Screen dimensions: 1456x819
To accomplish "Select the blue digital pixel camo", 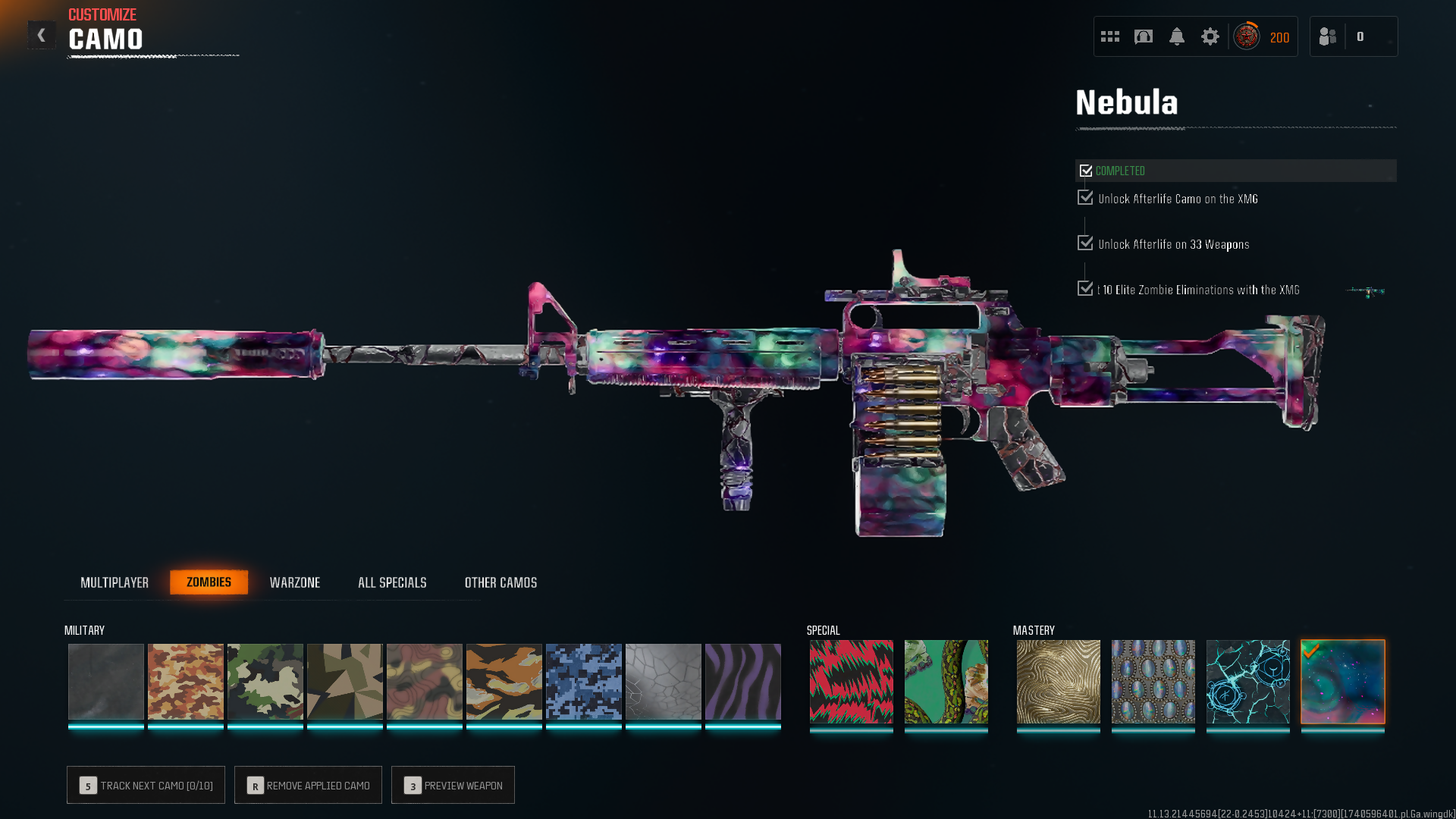I will point(584,681).
